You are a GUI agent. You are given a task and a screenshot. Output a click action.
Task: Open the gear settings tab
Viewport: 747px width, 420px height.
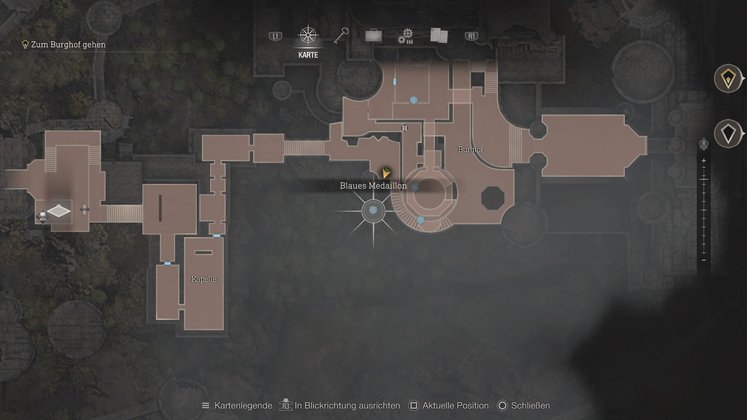pyautogui.click(x=406, y=37)
